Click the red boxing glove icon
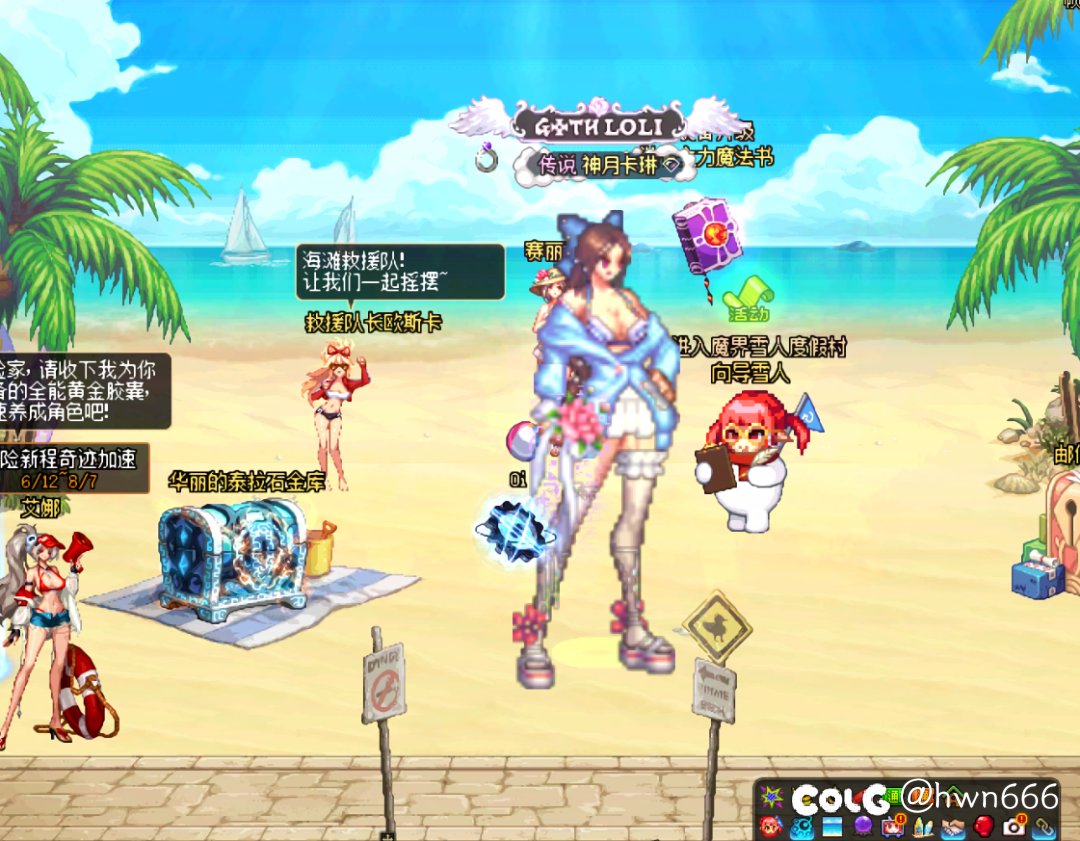This screenshot has width=1080, height=841. click(x=983, y=826)
